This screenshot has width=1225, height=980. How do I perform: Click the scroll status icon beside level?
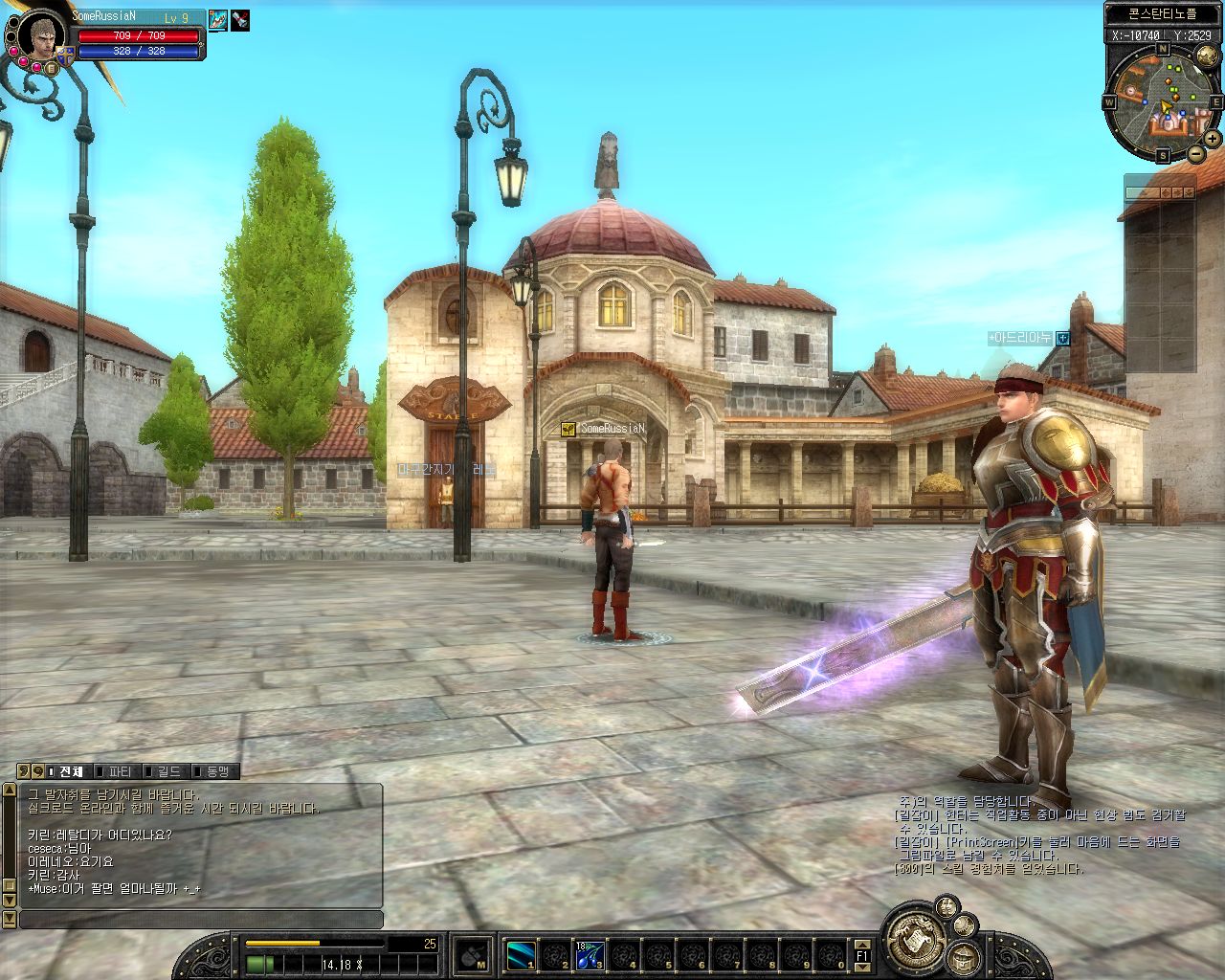click(239, 19)
